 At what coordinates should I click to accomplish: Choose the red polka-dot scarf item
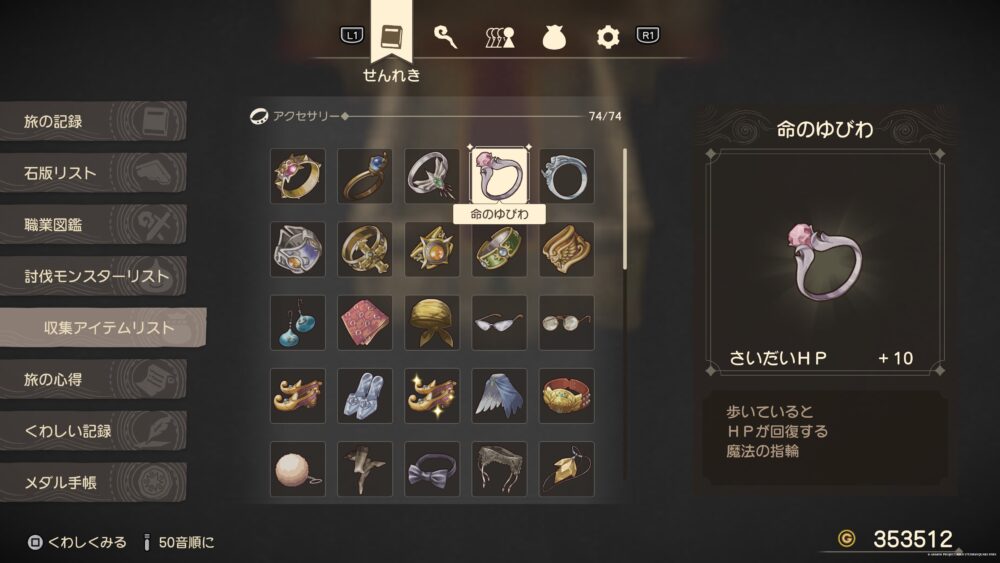pyautogui.click(x=365, y=323)
